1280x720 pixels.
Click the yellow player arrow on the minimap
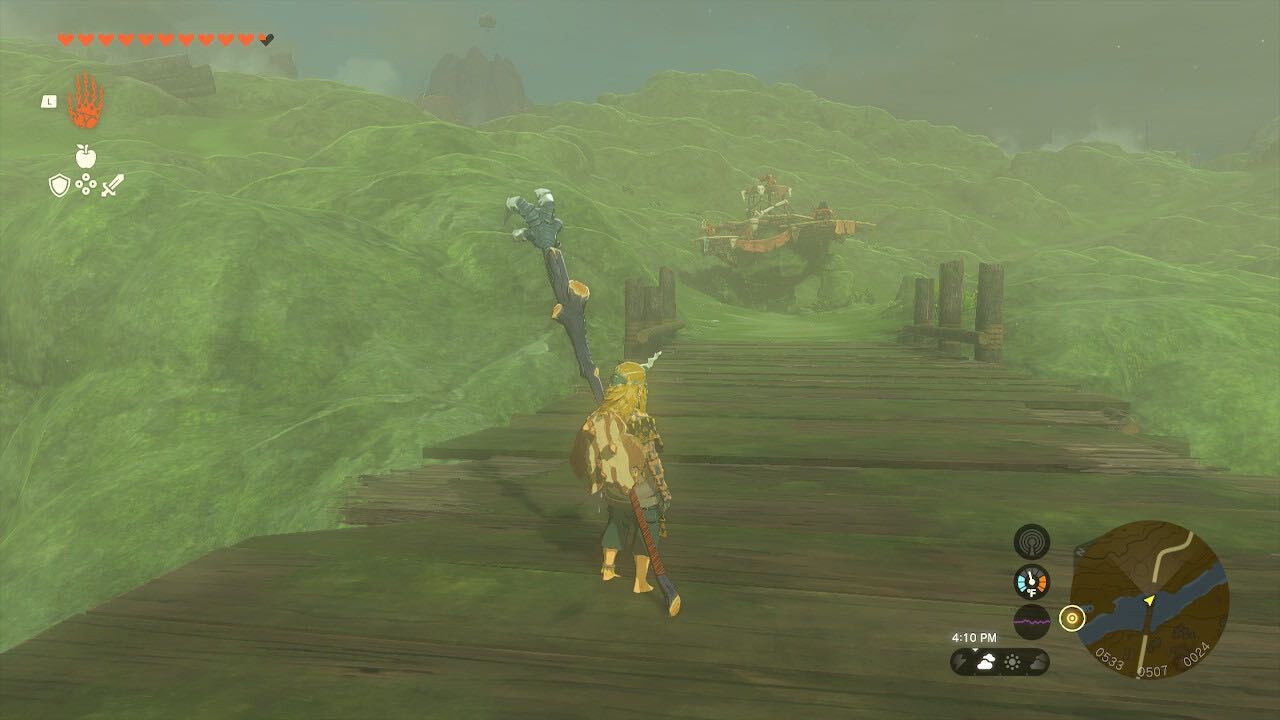coord(1149,600)
